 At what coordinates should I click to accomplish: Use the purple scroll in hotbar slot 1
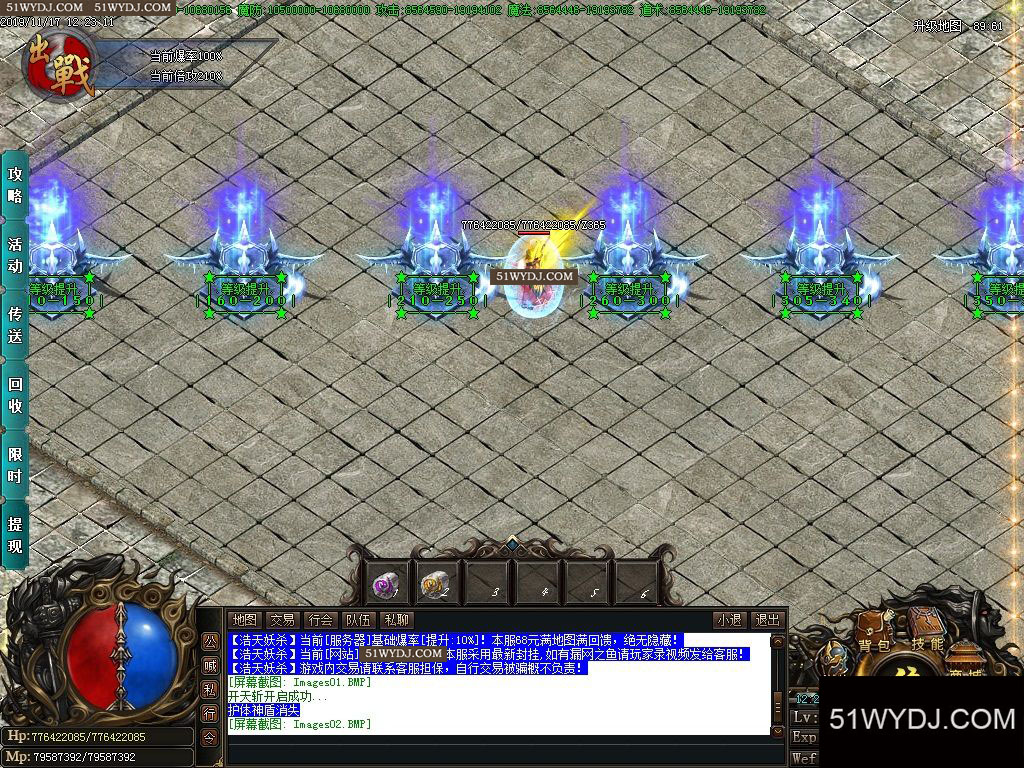[387, 582]
